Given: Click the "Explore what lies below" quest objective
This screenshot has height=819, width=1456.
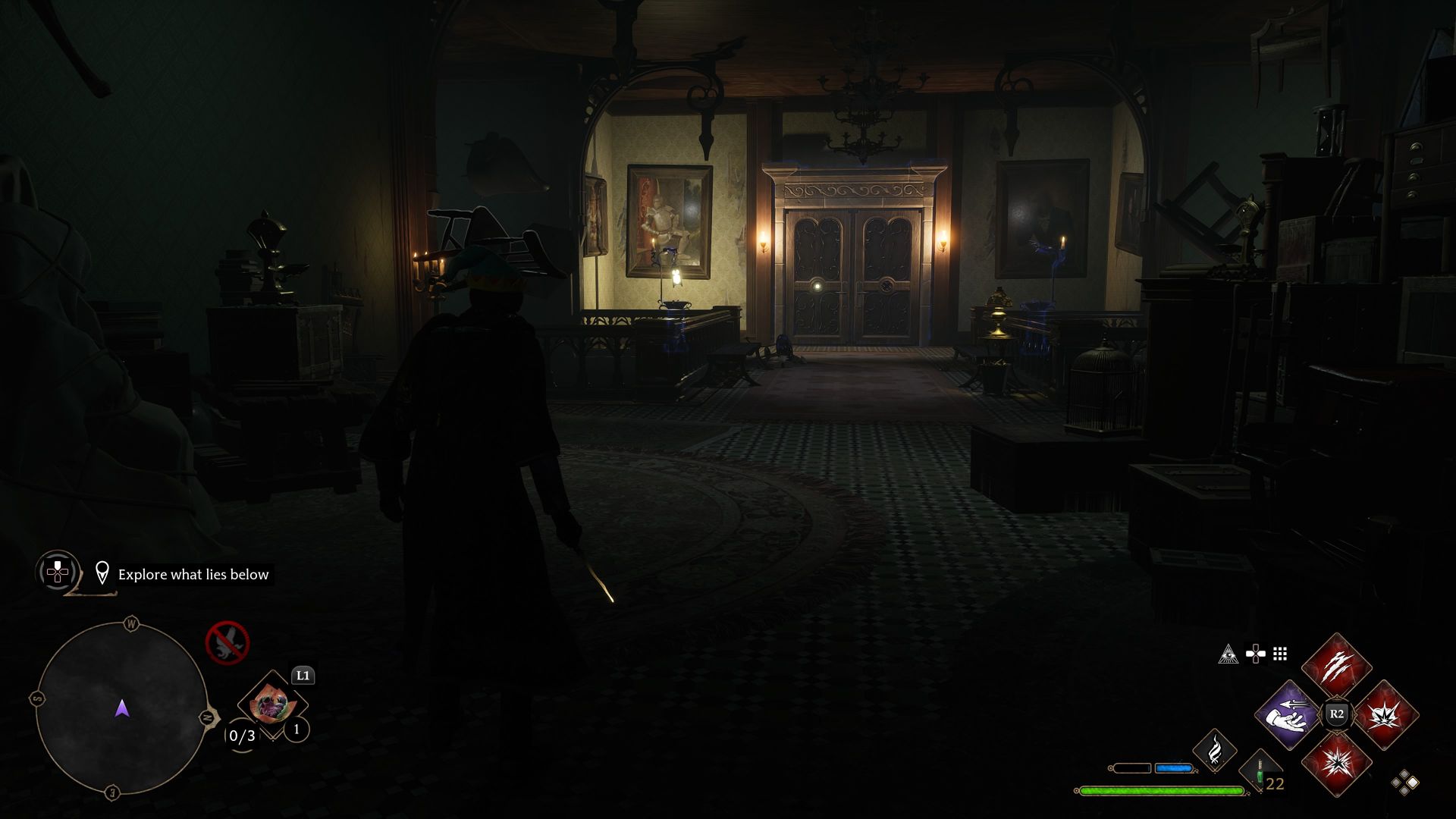Looking at the screenshot, I should [x=193, y=575].
